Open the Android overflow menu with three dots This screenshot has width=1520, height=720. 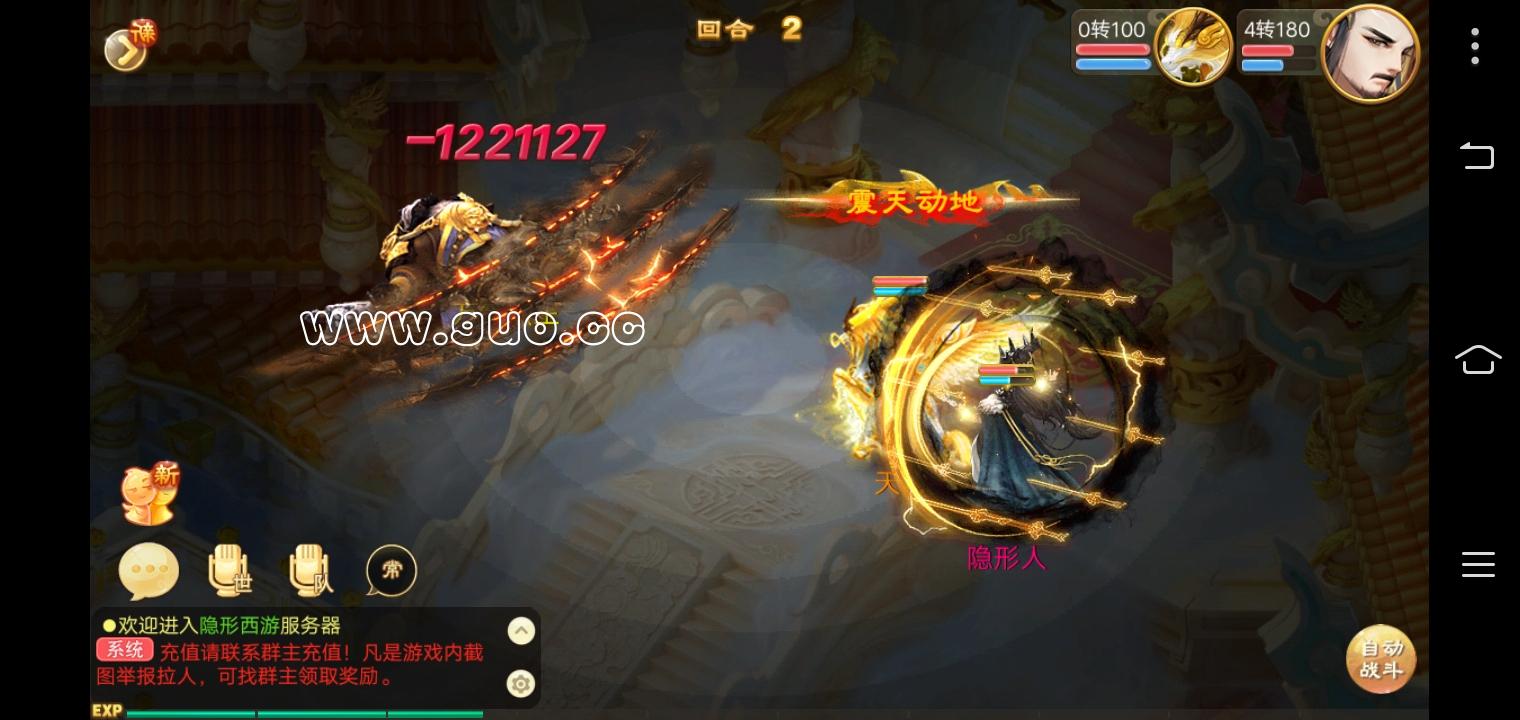(1475, 46)
